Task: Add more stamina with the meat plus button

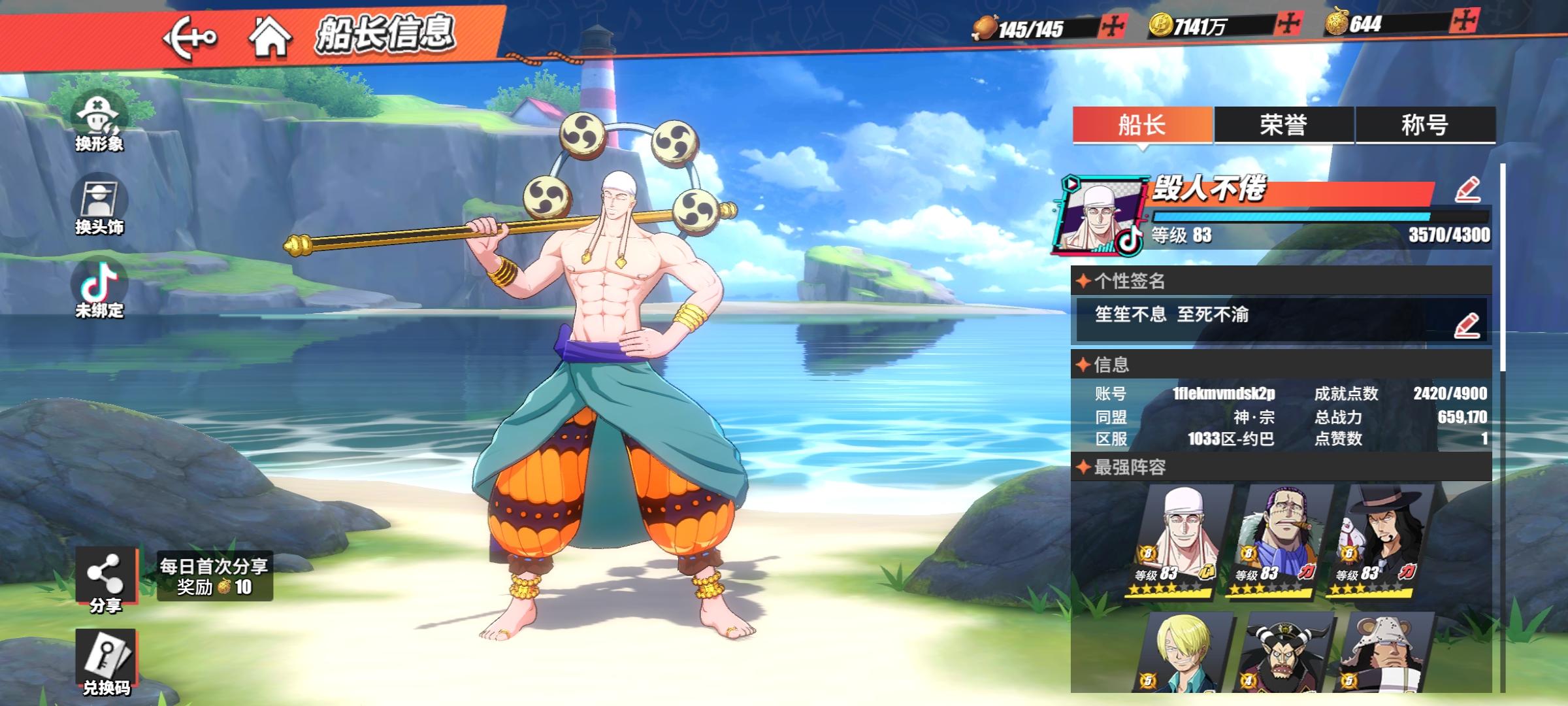Action: click(x=1113, y=26)
